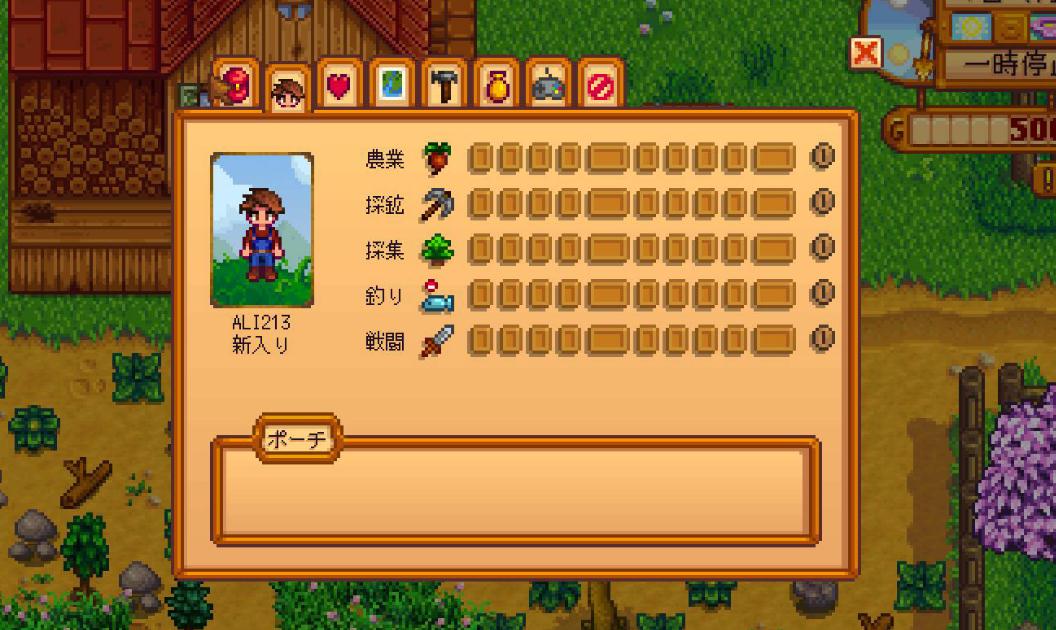Open the gamepad options tab
1056x630 pixels.
pos(548,86)
